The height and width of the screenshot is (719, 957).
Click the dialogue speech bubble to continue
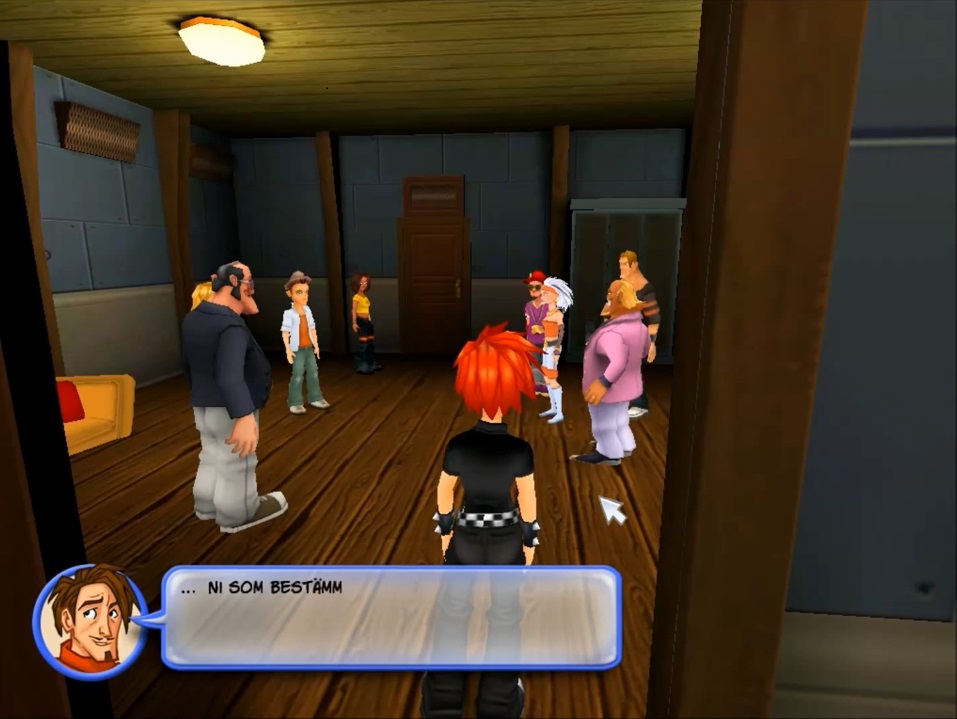coord(390,617)
